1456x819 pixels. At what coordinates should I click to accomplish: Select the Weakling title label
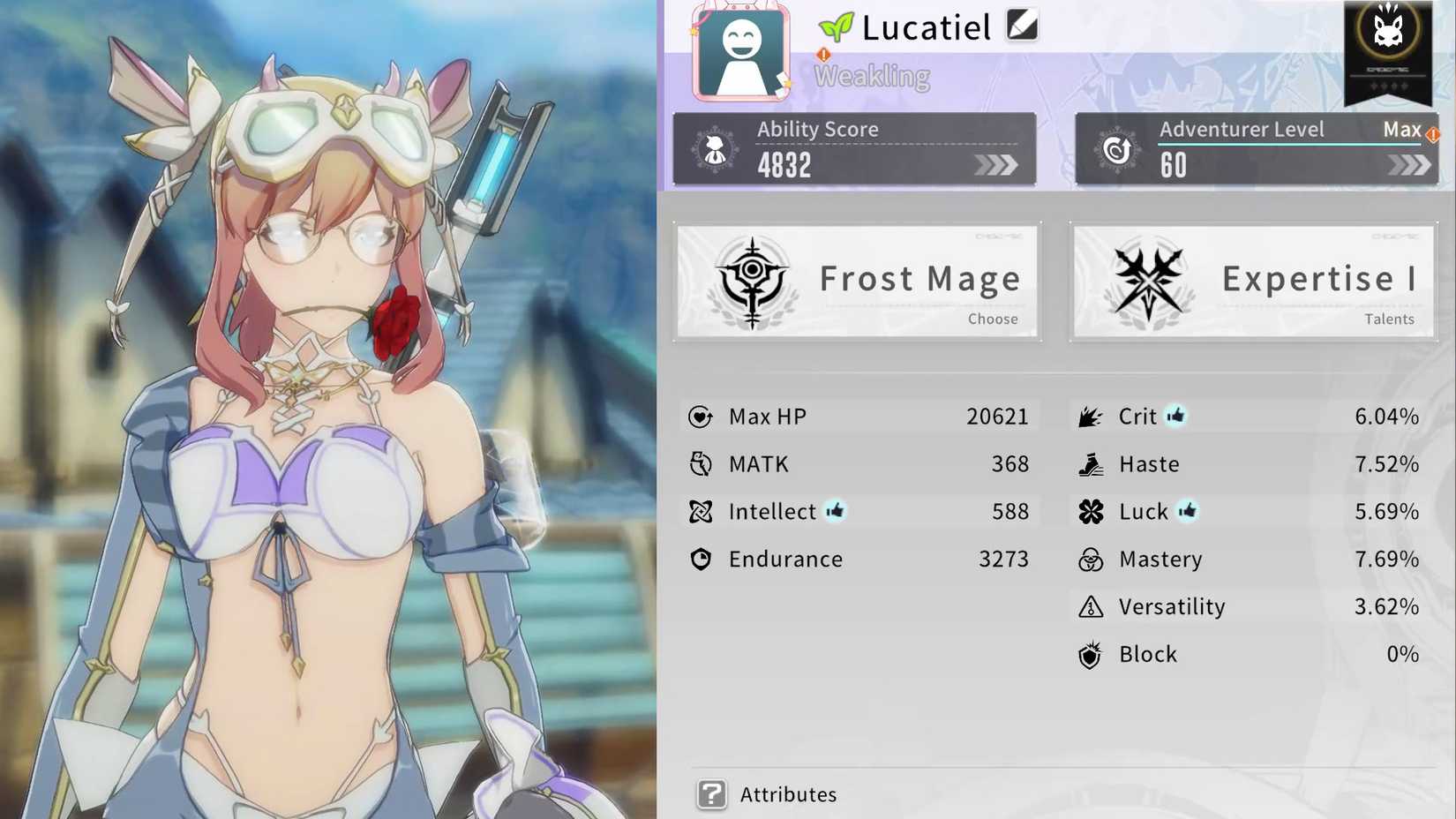[x=872, y=77]
